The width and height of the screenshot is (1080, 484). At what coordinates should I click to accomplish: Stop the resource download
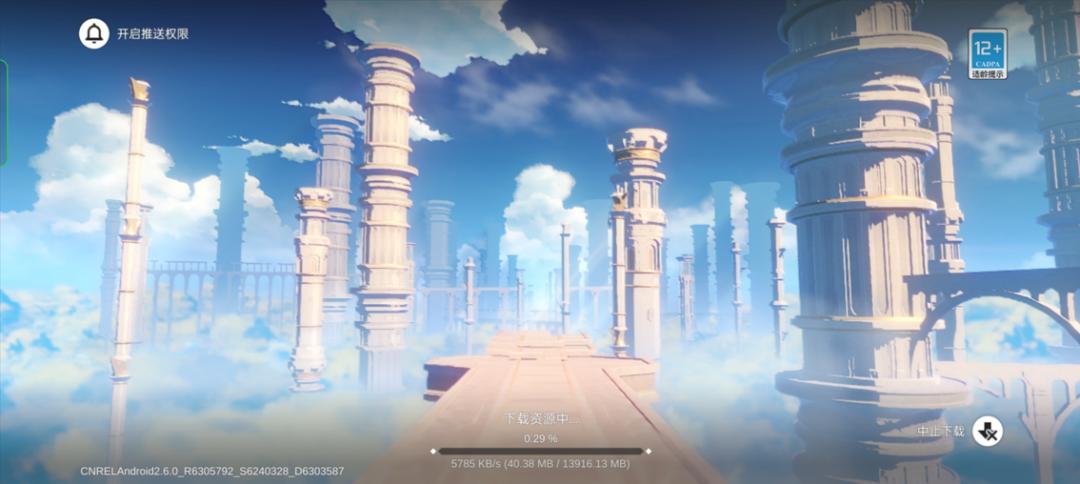click(x=988, y=431)
